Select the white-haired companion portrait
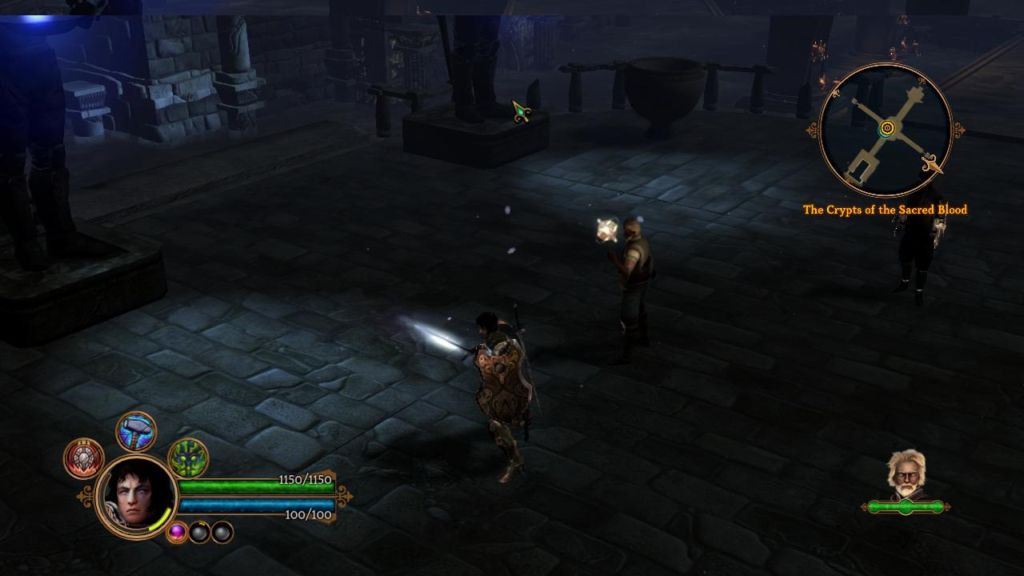The width and height of the screenshot is (1024, 576). pos(905,474)
